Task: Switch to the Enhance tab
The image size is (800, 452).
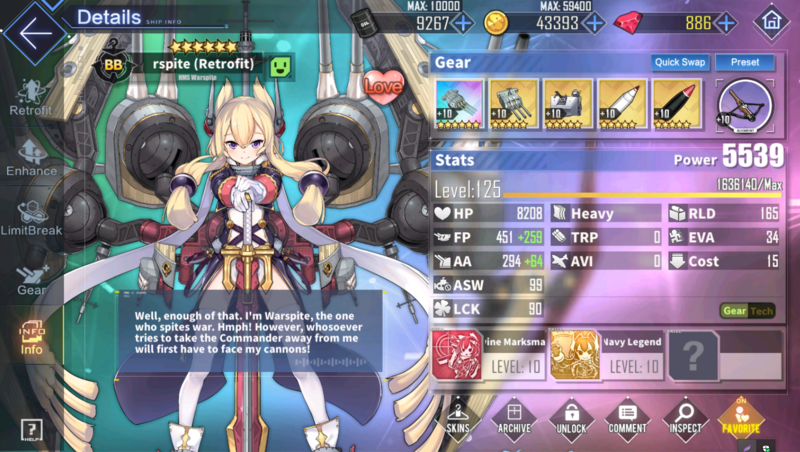Action: click(x=30, y=160)
